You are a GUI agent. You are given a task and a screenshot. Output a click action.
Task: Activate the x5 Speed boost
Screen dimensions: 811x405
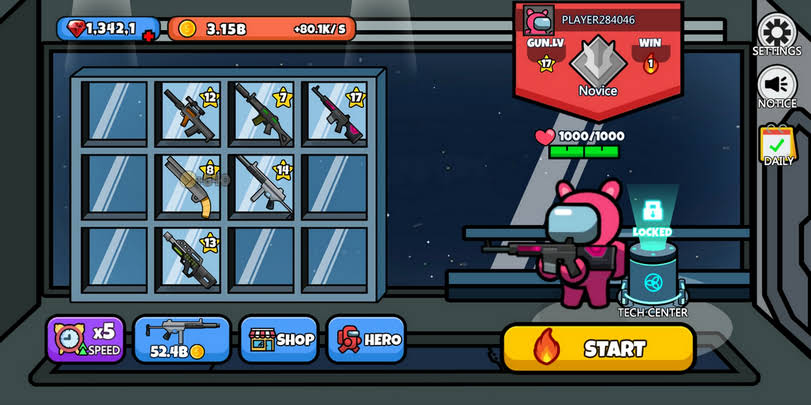pos(86,340)
